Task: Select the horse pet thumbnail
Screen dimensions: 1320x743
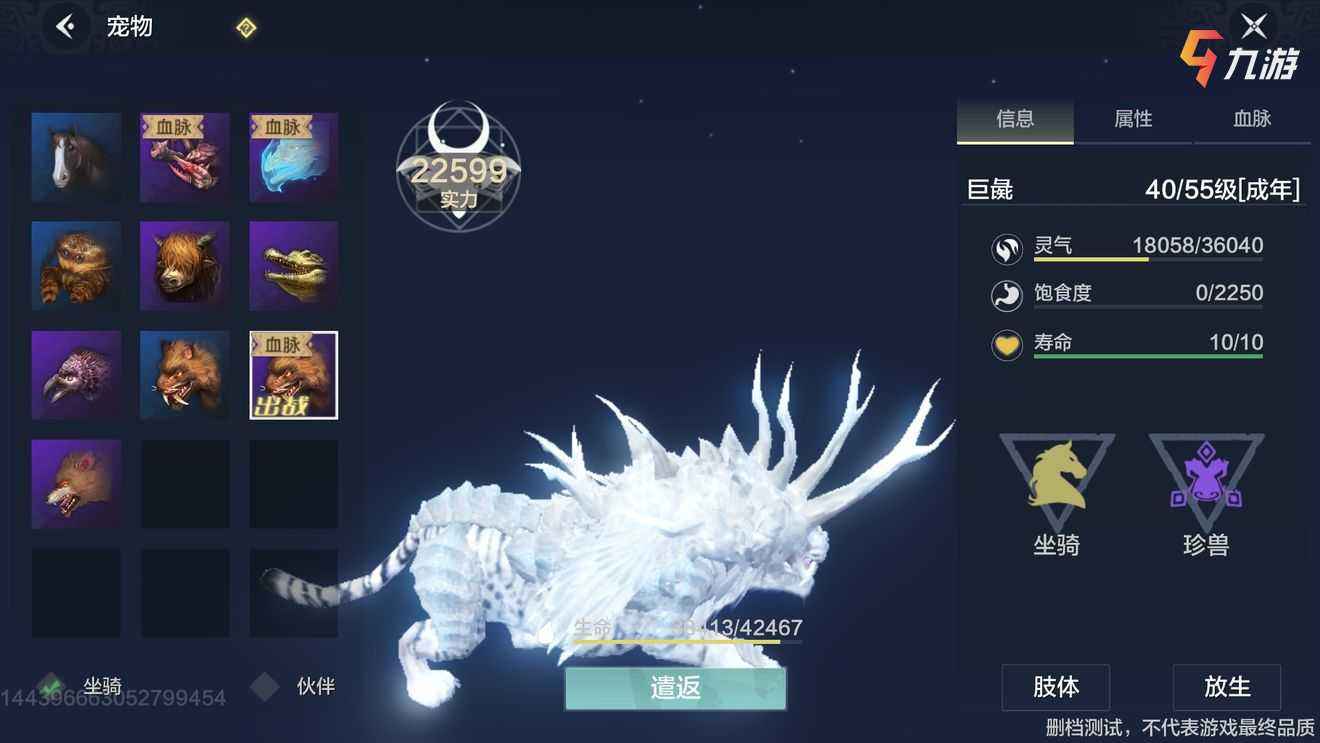Action: pos(76,156)
